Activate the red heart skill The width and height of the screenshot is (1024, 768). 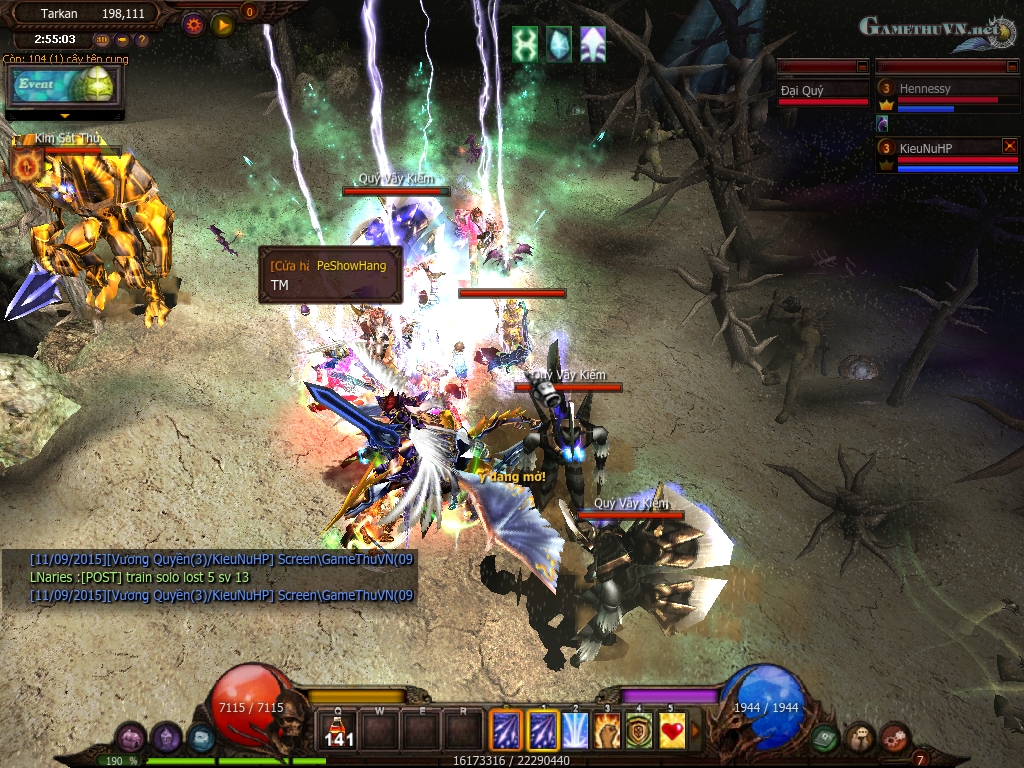[671, 730]
